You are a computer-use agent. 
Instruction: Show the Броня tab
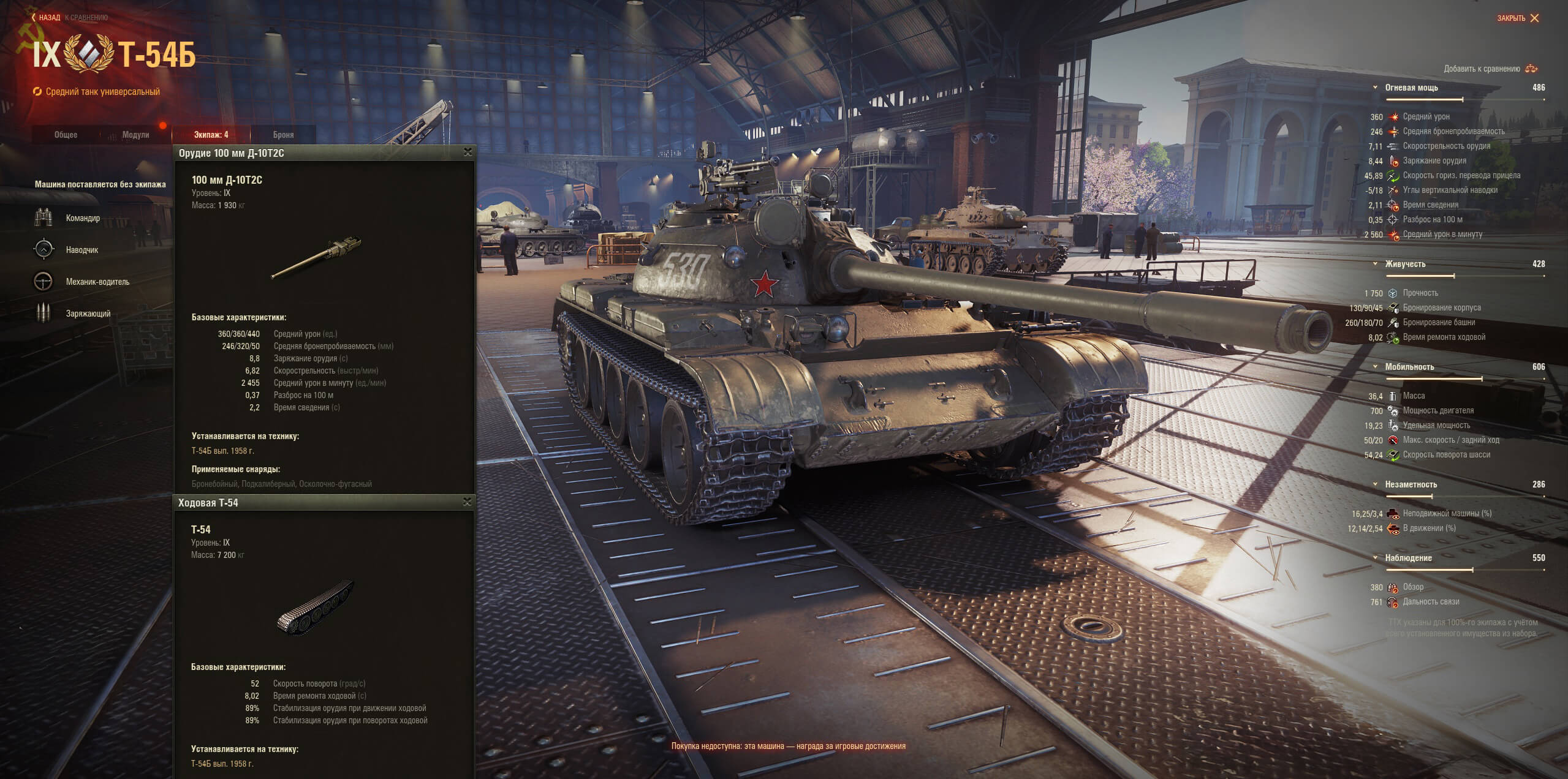(x=283, y=135)
